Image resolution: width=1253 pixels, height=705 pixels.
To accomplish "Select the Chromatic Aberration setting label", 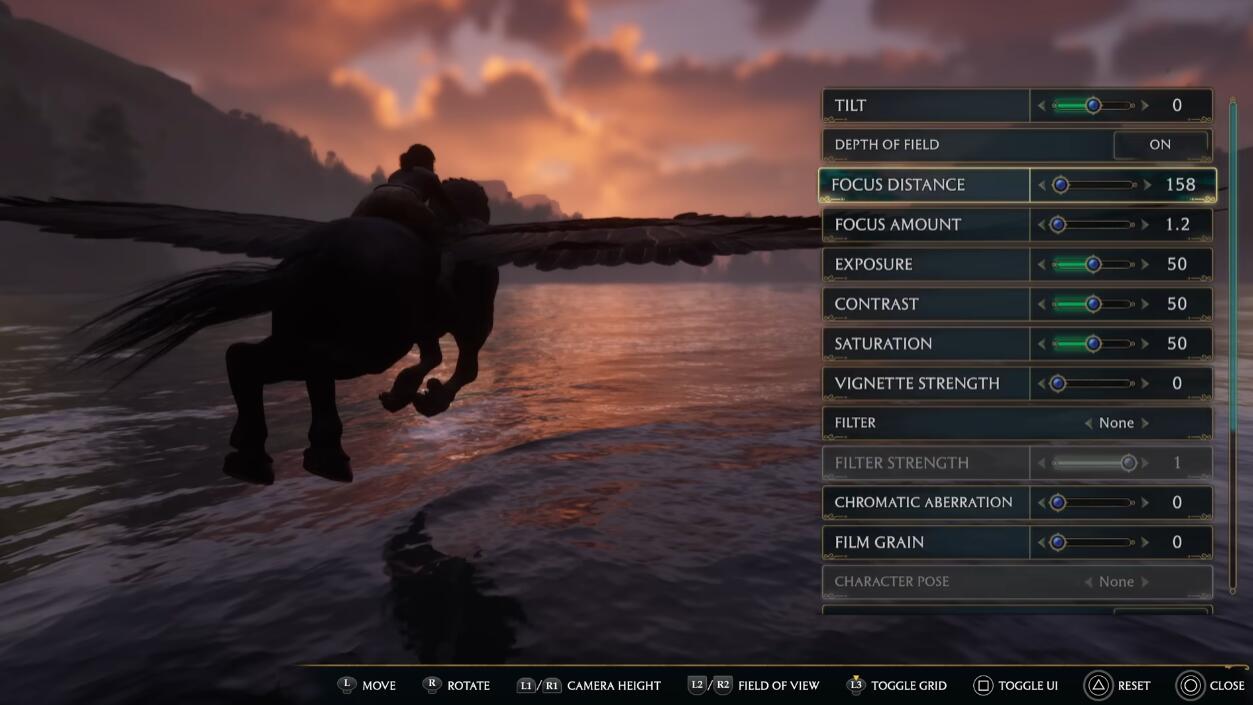I will (x=923, y=503).
